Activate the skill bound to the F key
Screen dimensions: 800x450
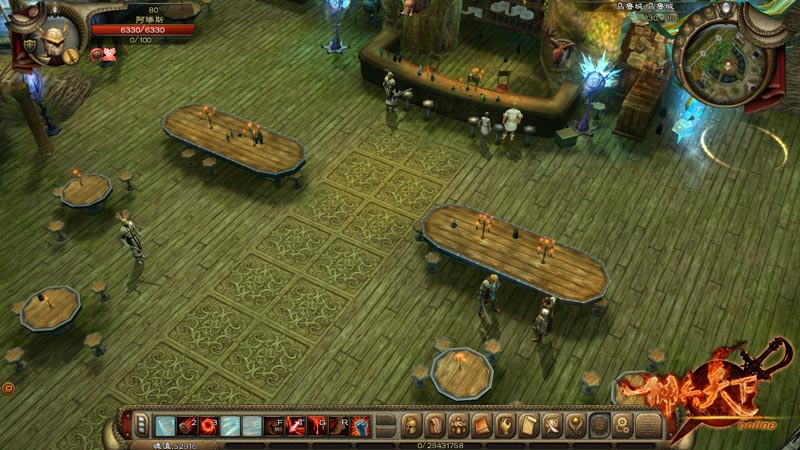274,425
